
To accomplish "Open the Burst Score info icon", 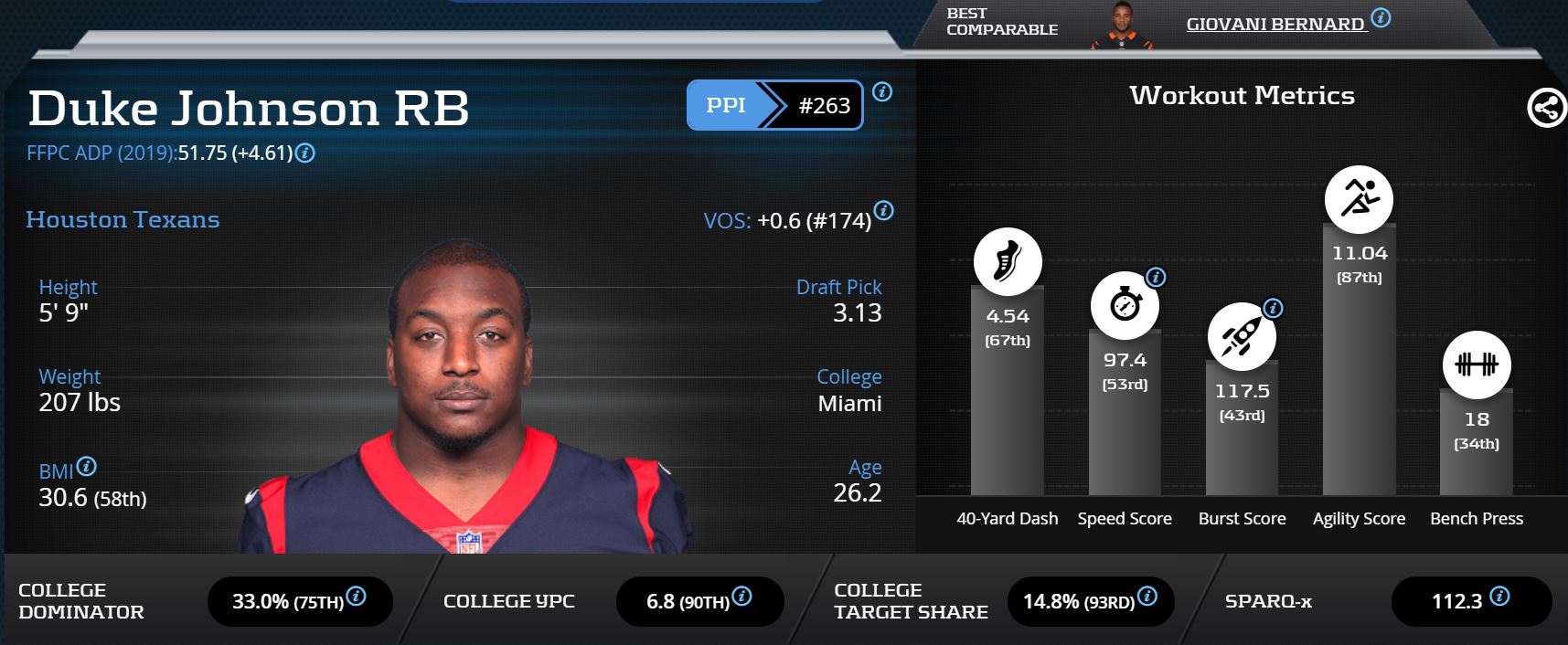I will coord(1272,308).
